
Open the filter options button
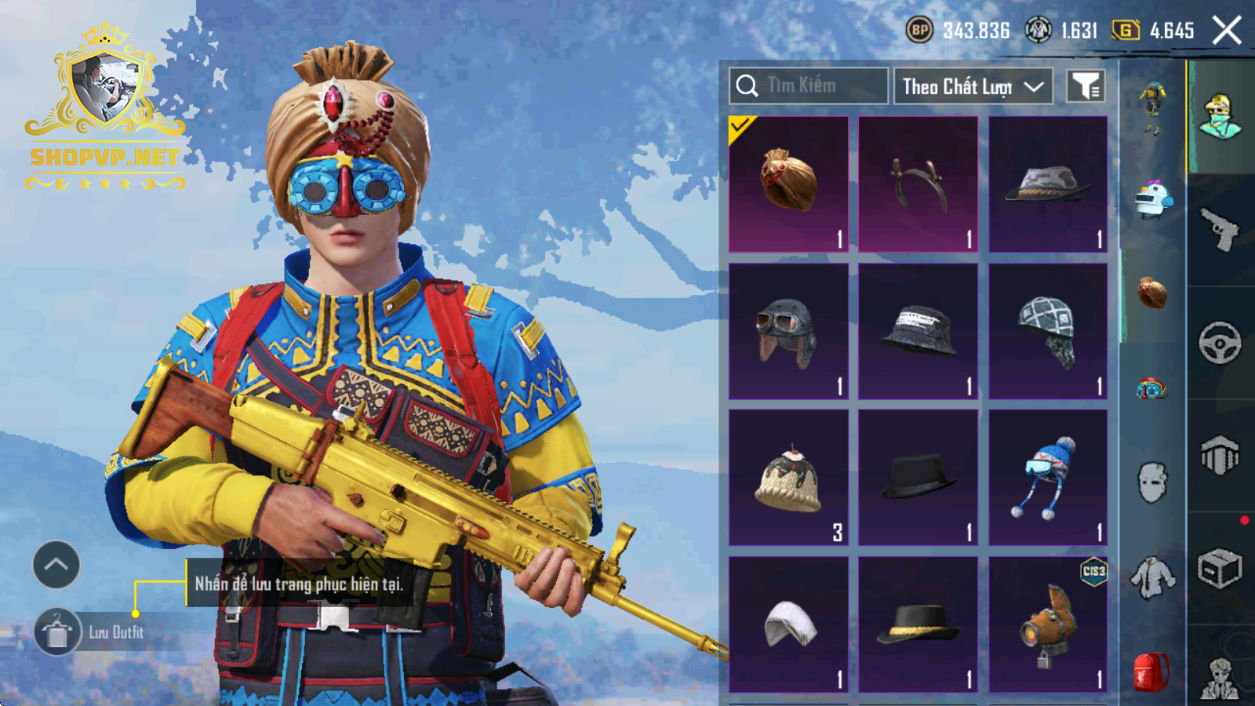(1085, 86)
